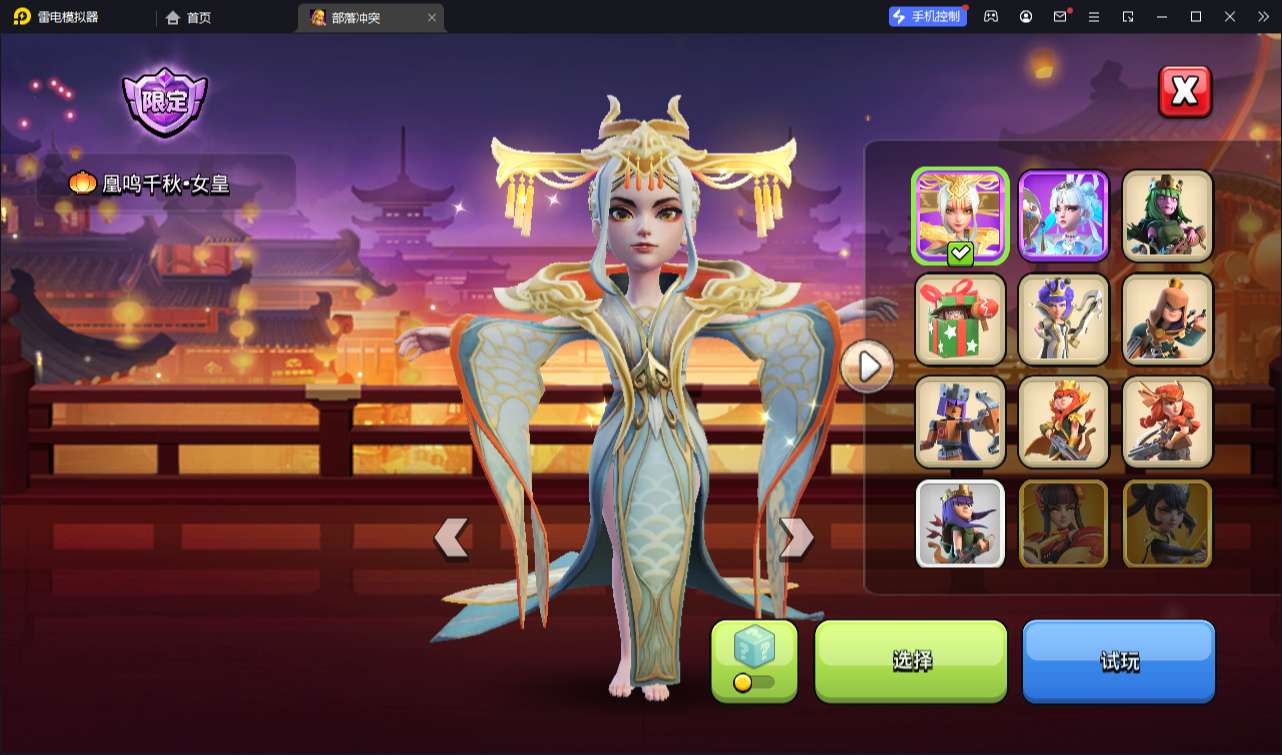The height and width of the screenshot is (755, 1282).
Task: Open the mail notification icon with red dot
Action: pos(1061,17)
